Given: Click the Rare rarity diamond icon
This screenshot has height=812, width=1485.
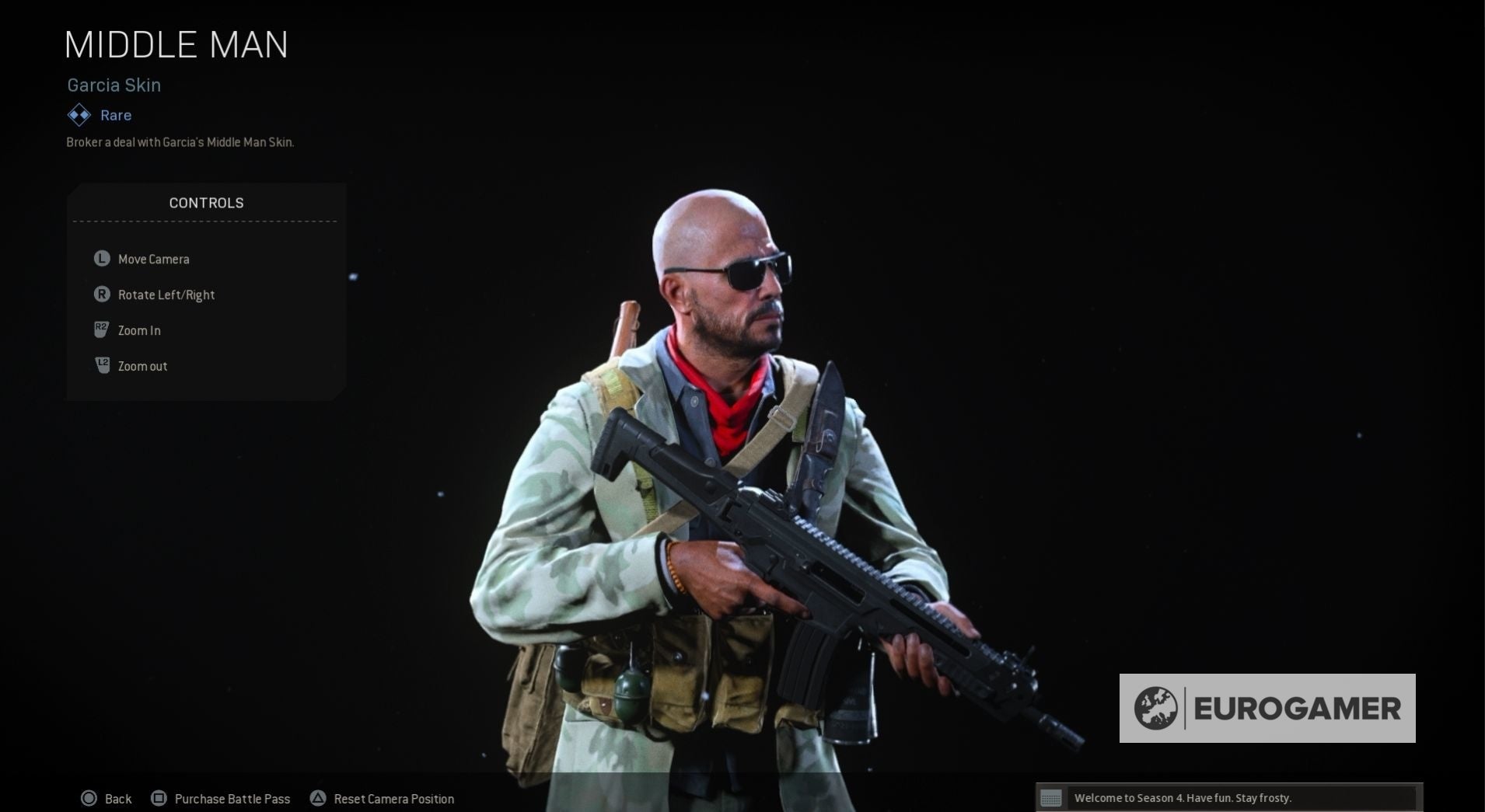Looking at the screenshot, I should 78,114.
